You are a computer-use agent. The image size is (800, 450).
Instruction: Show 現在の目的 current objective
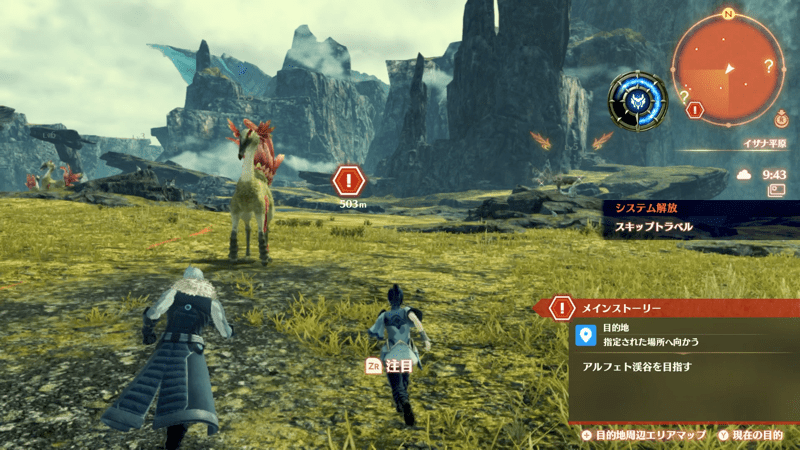point(752,435)
